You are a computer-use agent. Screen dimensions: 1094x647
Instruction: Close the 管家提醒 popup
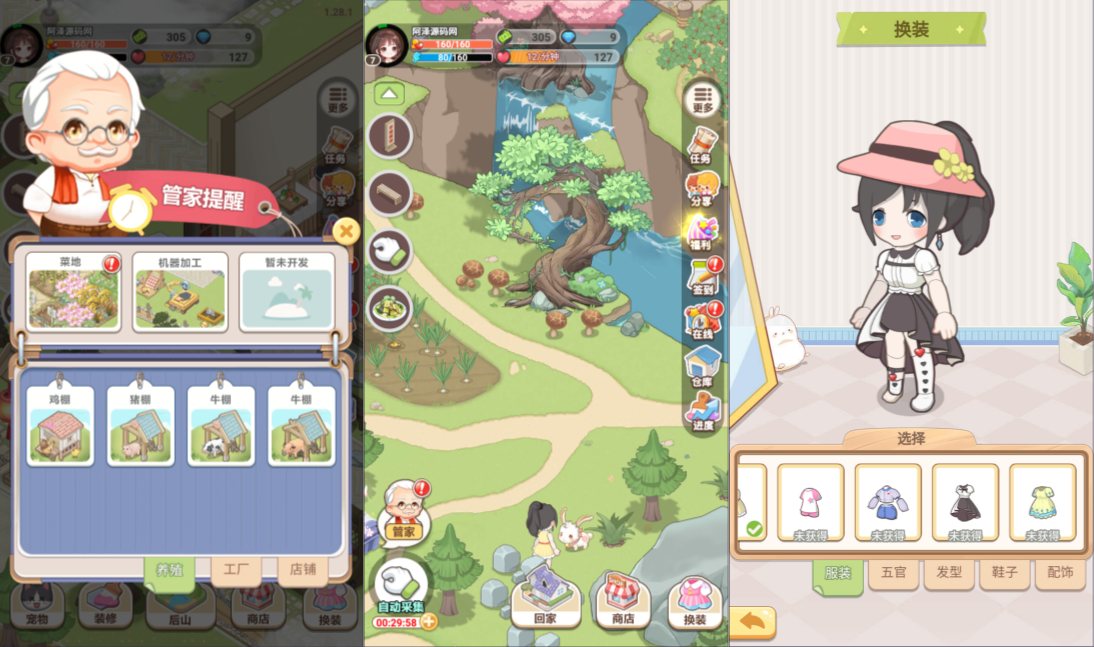(346, 232)
